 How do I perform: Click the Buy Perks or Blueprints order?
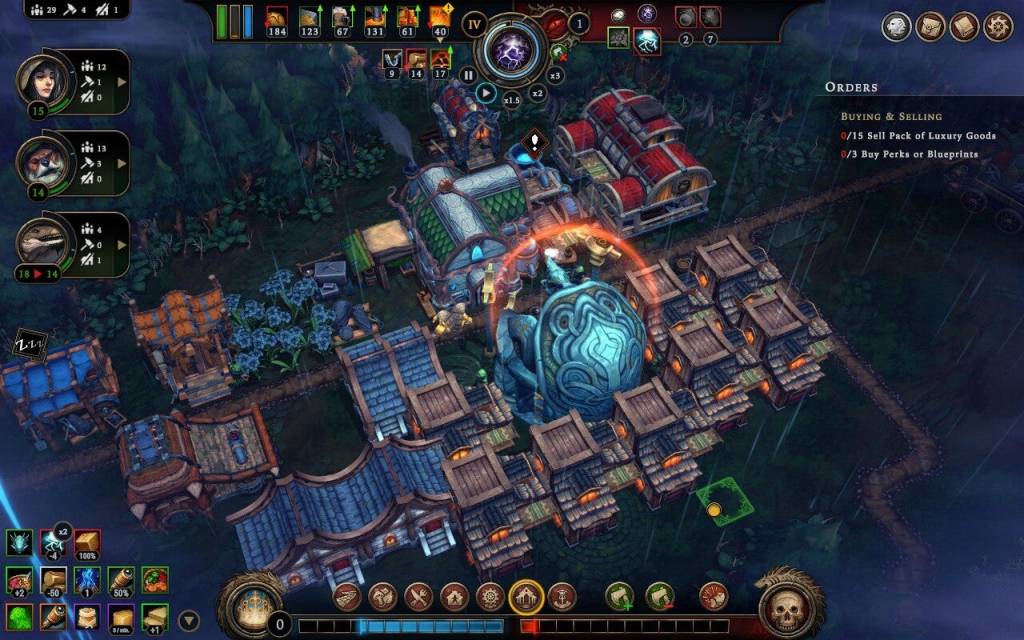908,154
